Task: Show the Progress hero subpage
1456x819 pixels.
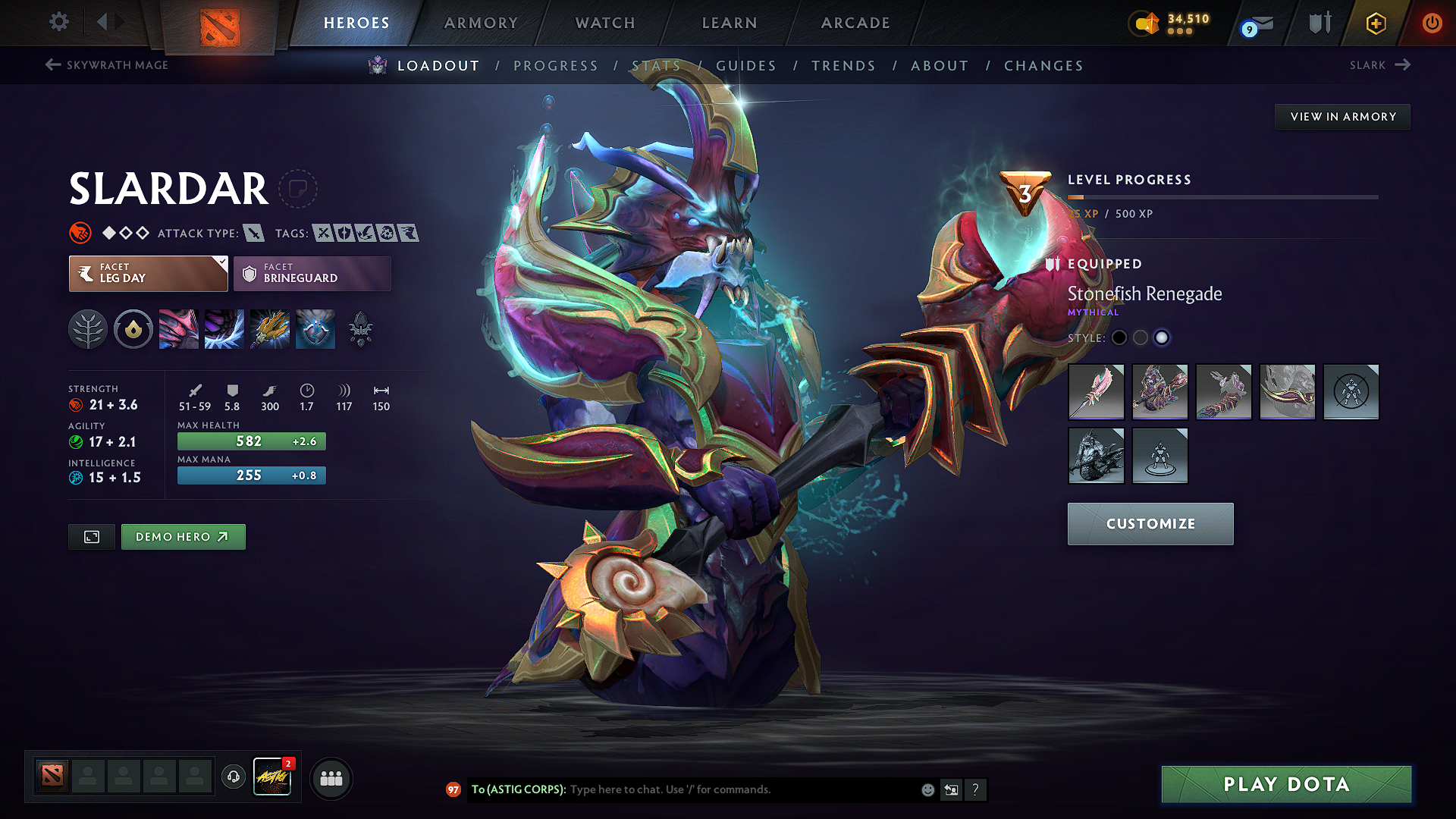Action: pos(556,66)
